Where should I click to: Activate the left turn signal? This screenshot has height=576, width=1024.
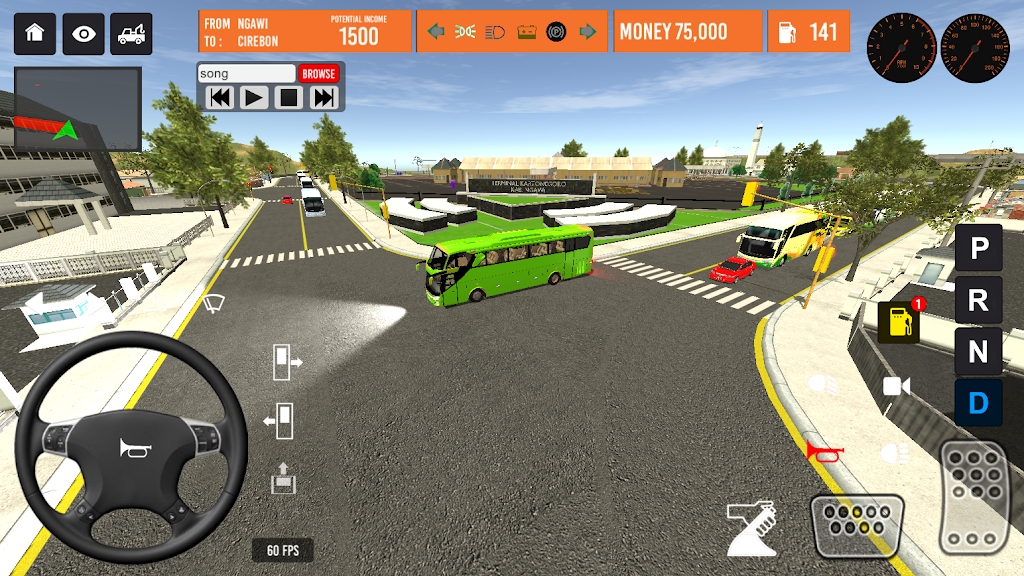436,32
